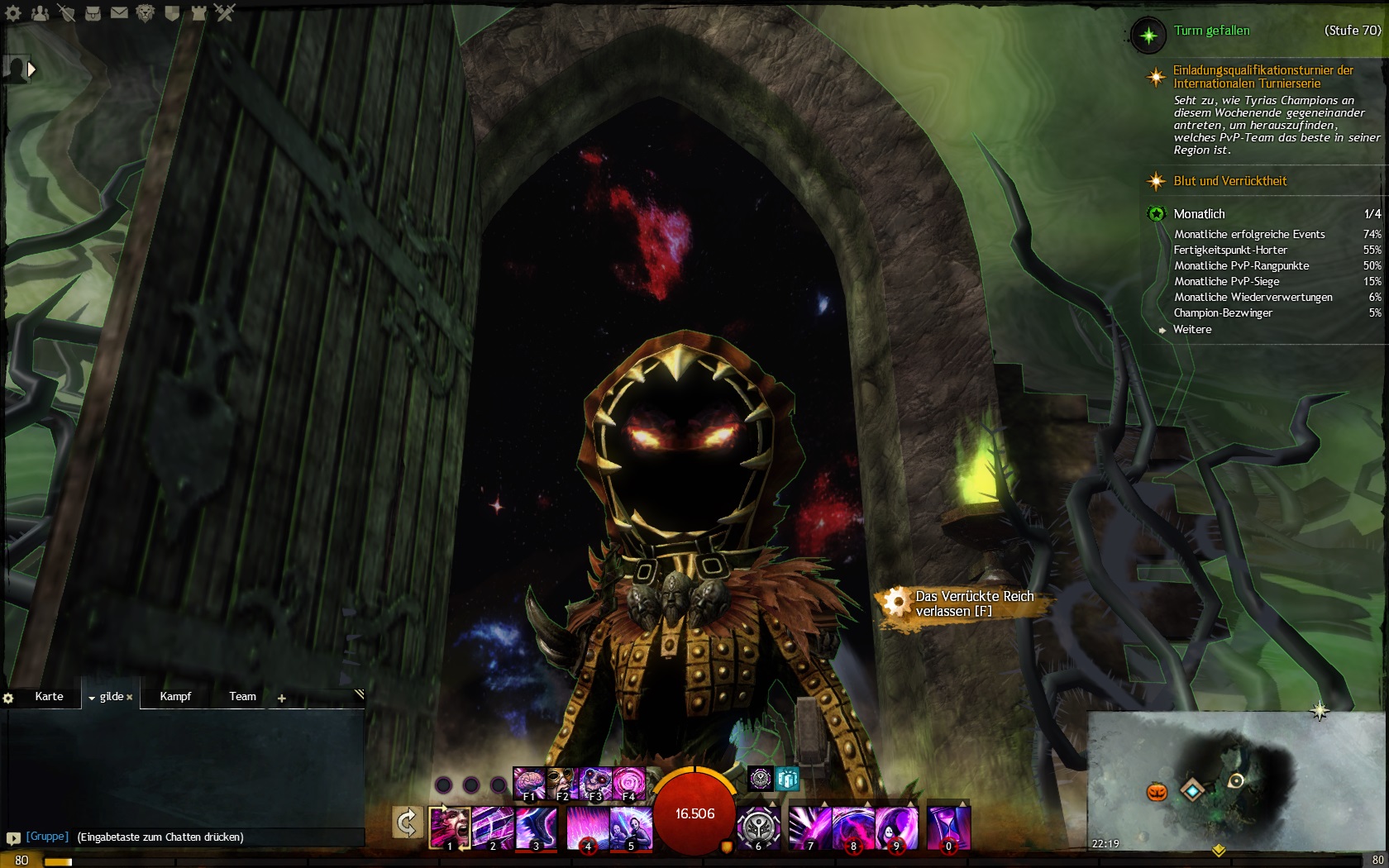
Task: Switch to the Karte chat tab
Action: pyautogui.click(x=49, y=696)
